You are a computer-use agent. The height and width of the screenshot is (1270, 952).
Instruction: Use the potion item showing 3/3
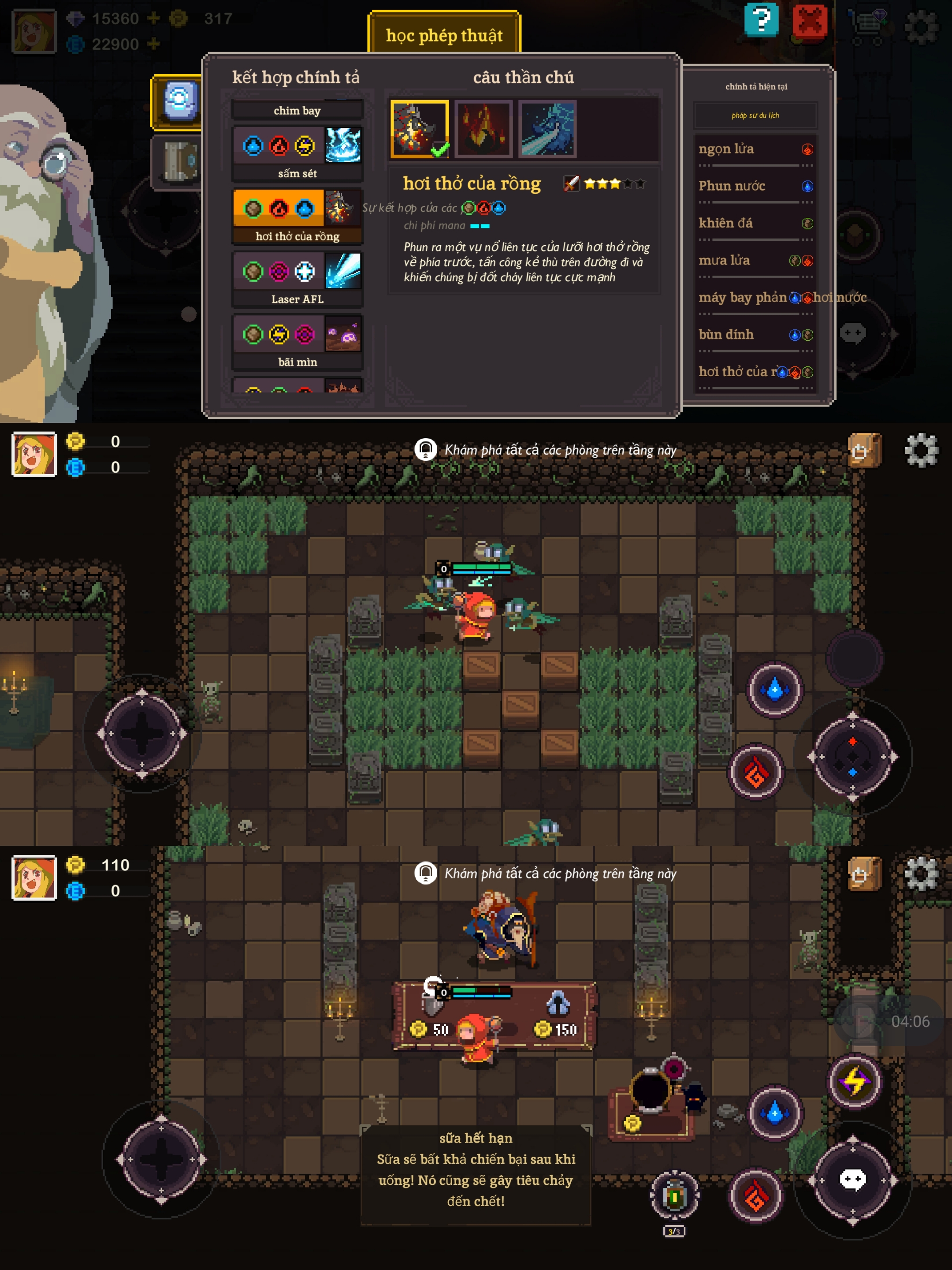(x=674, y=1196)
